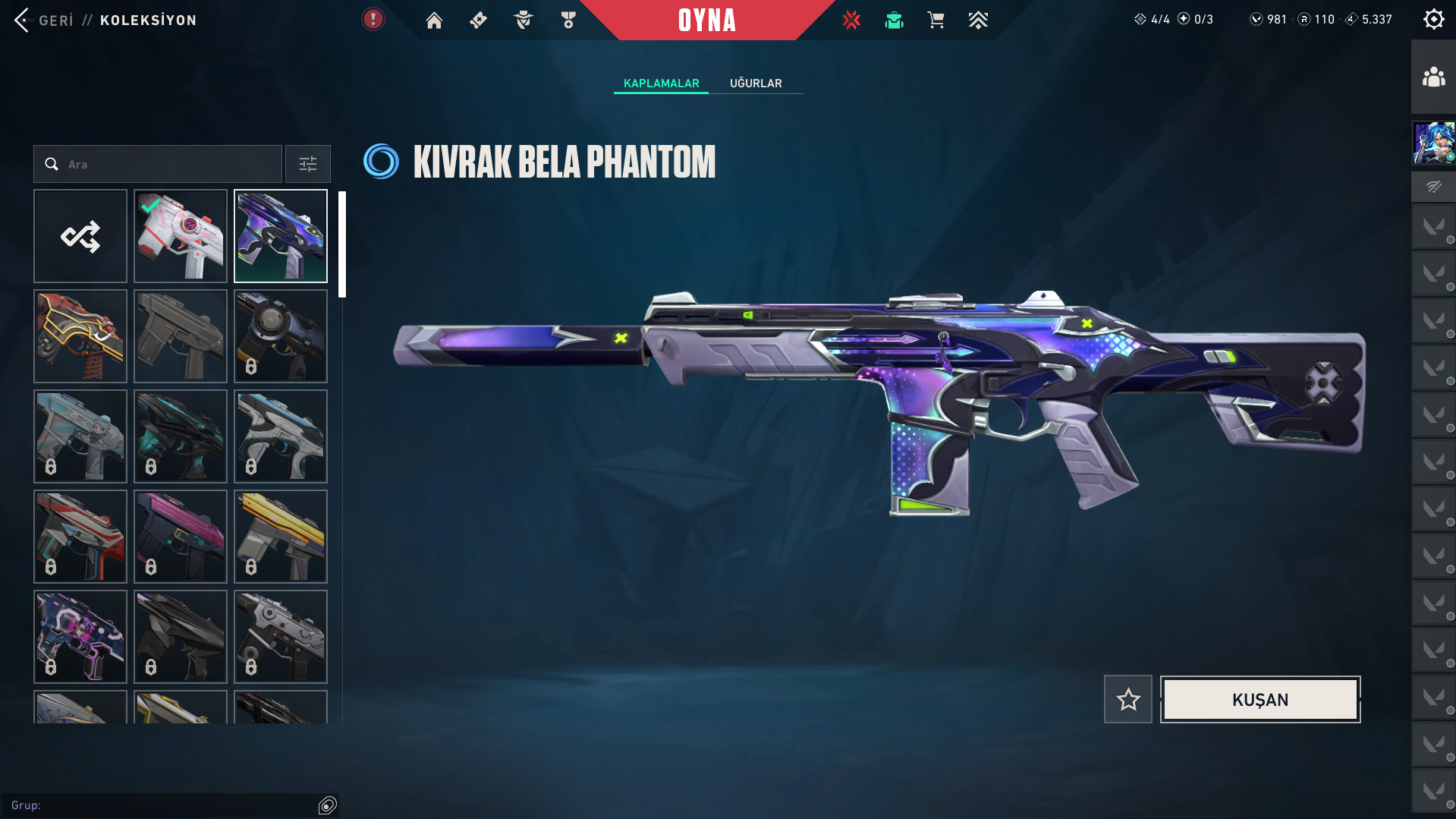The width and height of the screenshot is (1456, 819).
Task: Select the random shuffle skin tile
Action: pos(80,237)
